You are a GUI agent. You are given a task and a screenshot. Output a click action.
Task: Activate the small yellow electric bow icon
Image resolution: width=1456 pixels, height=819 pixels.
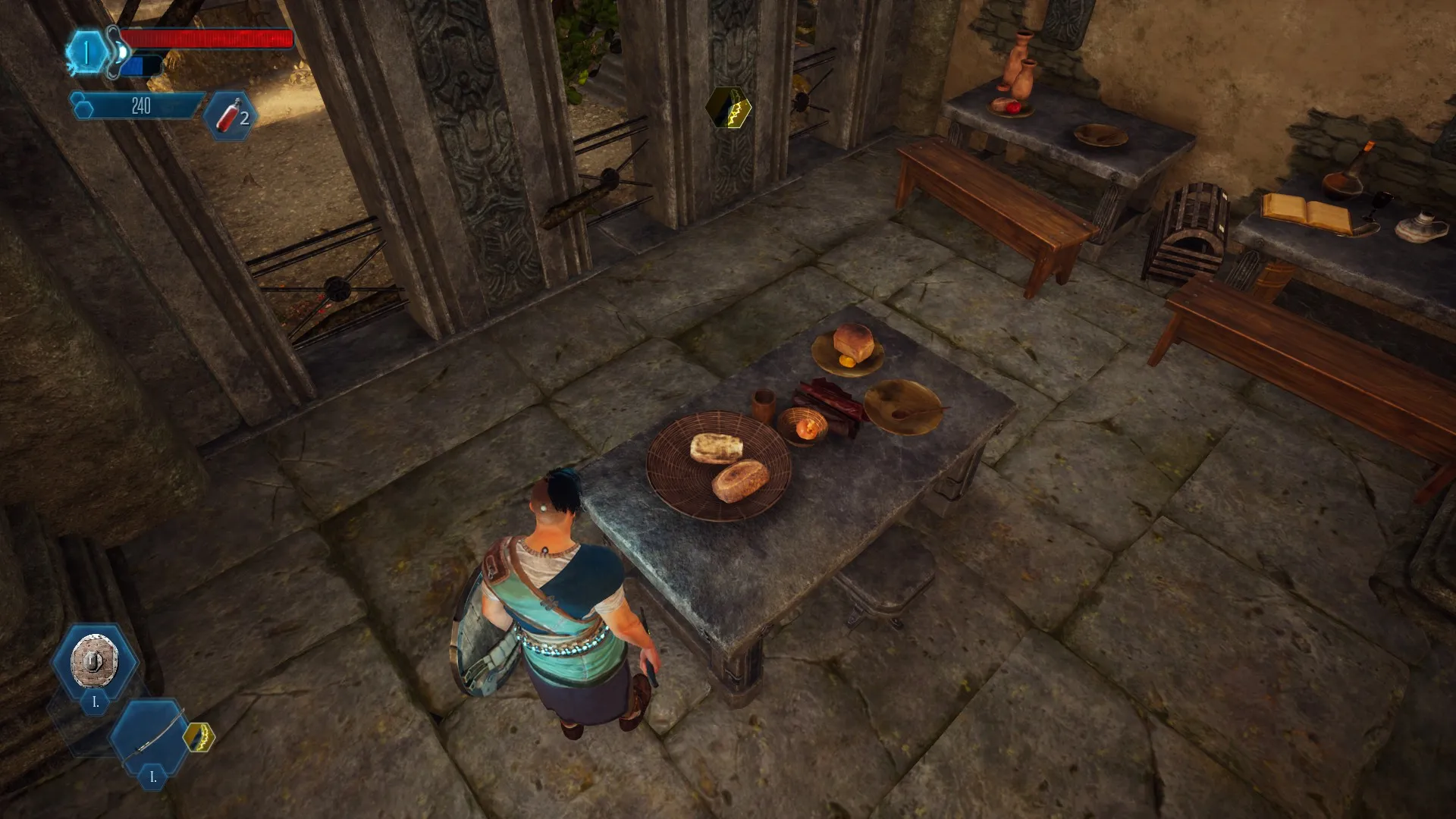pos(199,737)
